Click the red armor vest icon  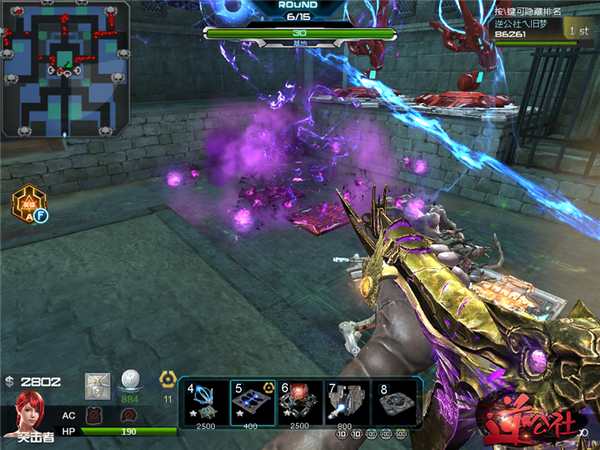coord(94,415)
